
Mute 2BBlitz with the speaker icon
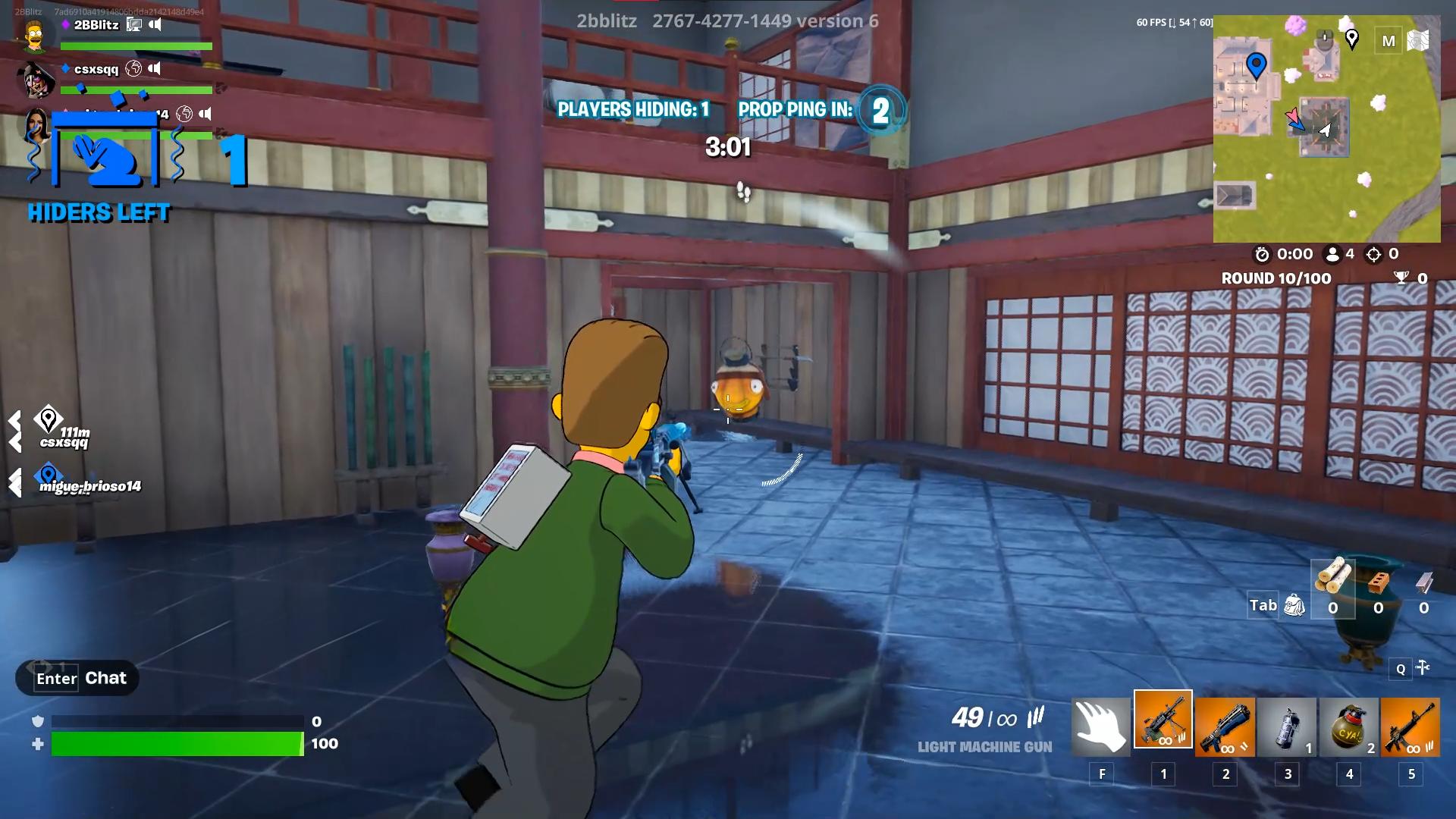155,24
